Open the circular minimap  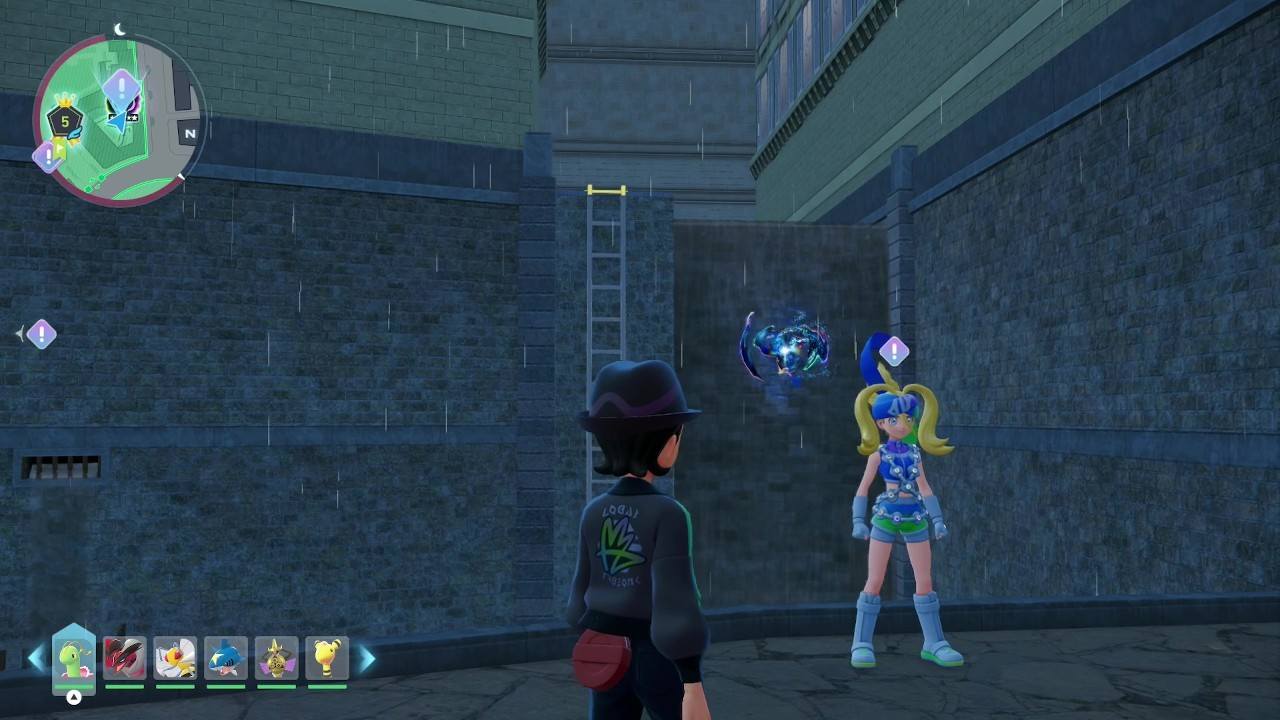(x=119, y=120)
